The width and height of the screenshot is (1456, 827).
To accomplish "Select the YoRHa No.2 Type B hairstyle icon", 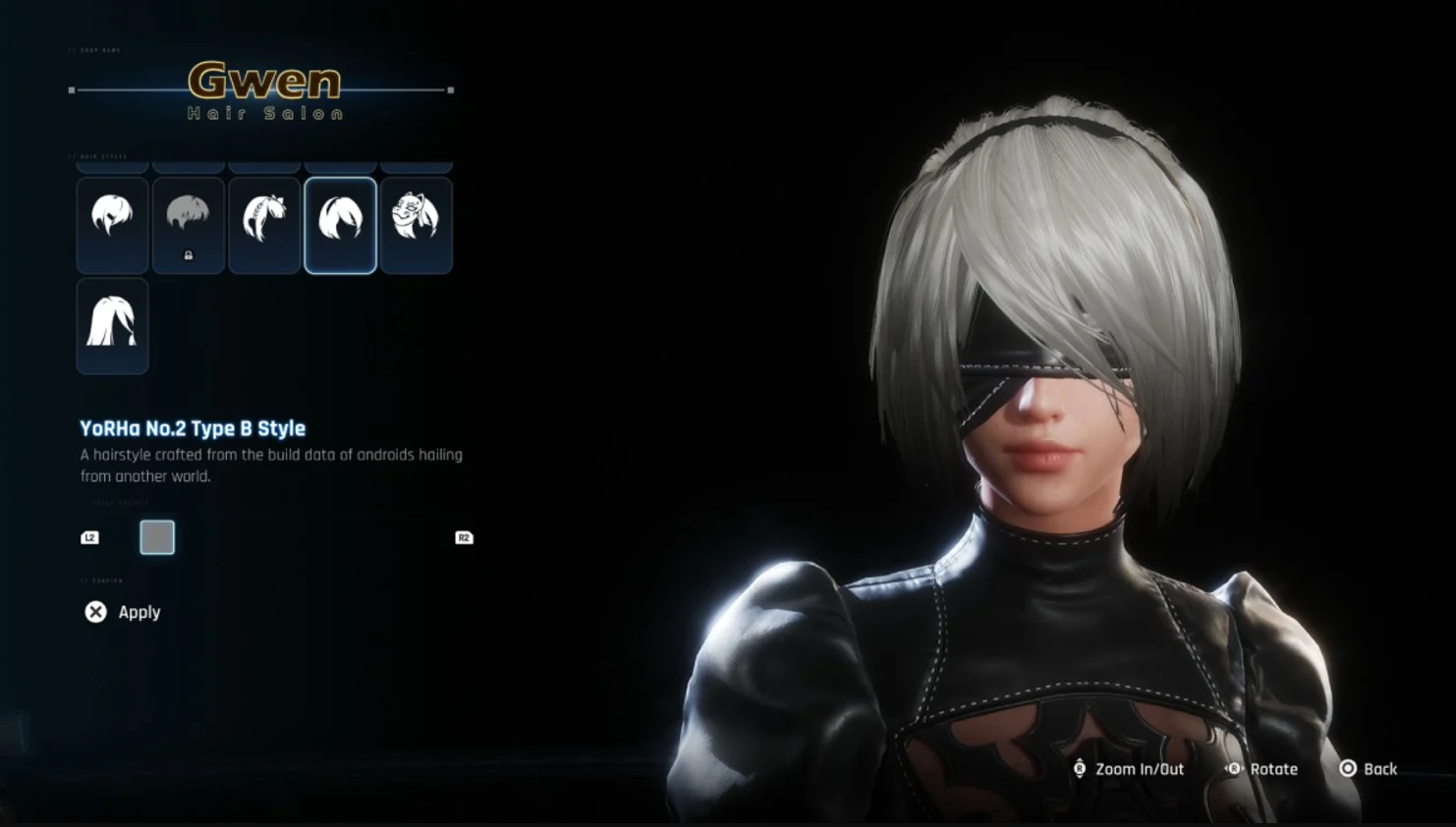I will click(340, 225).
